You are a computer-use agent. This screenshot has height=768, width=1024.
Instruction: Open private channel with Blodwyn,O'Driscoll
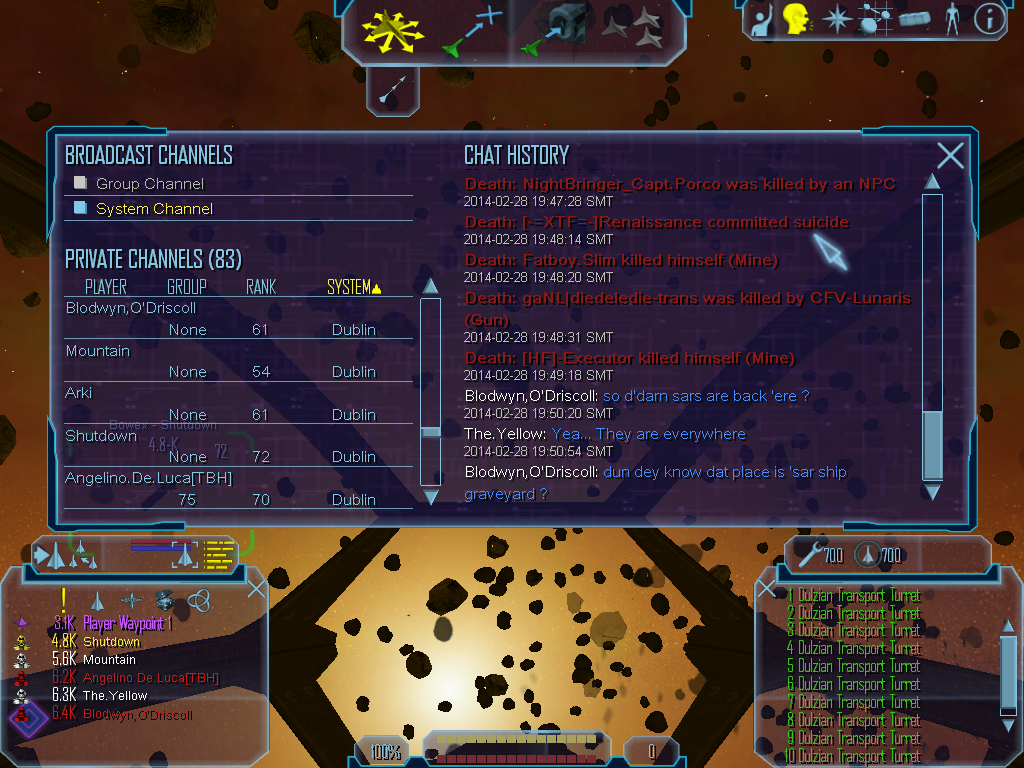coord(131,308)
